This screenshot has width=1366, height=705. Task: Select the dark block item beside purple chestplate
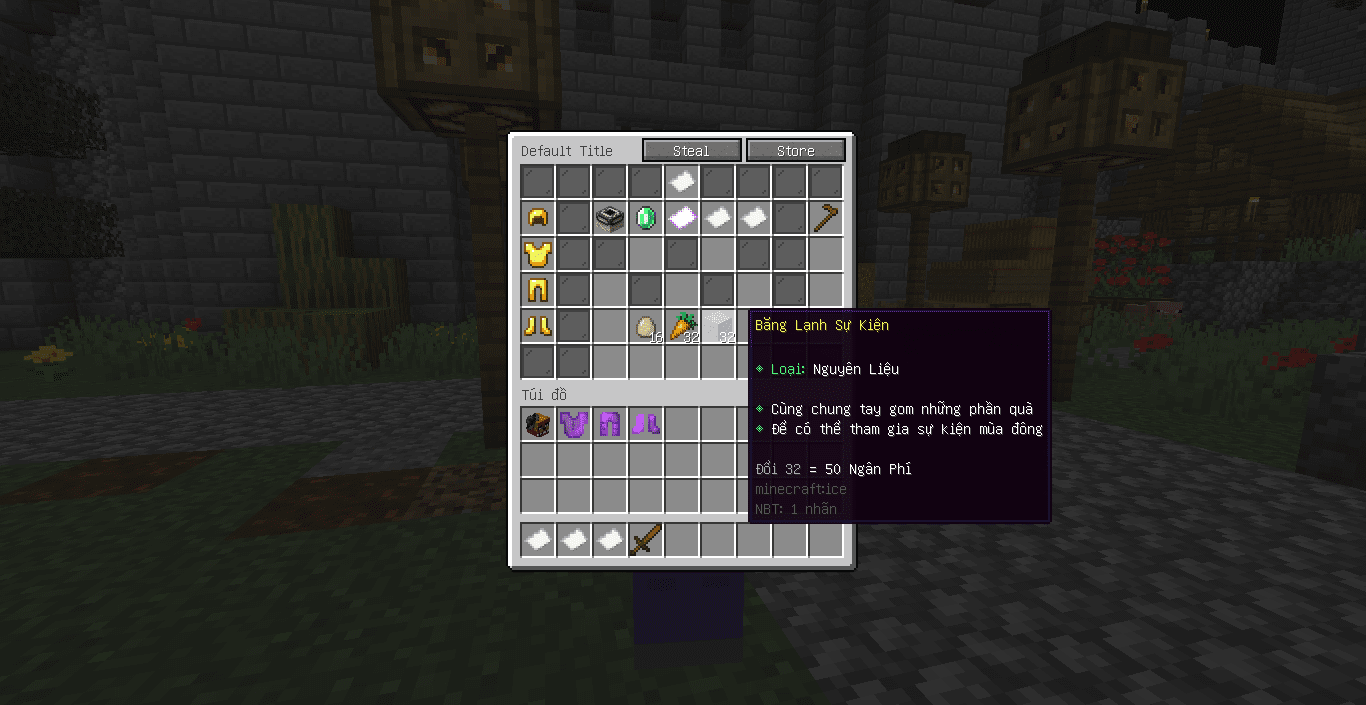[x=538, y=424]
